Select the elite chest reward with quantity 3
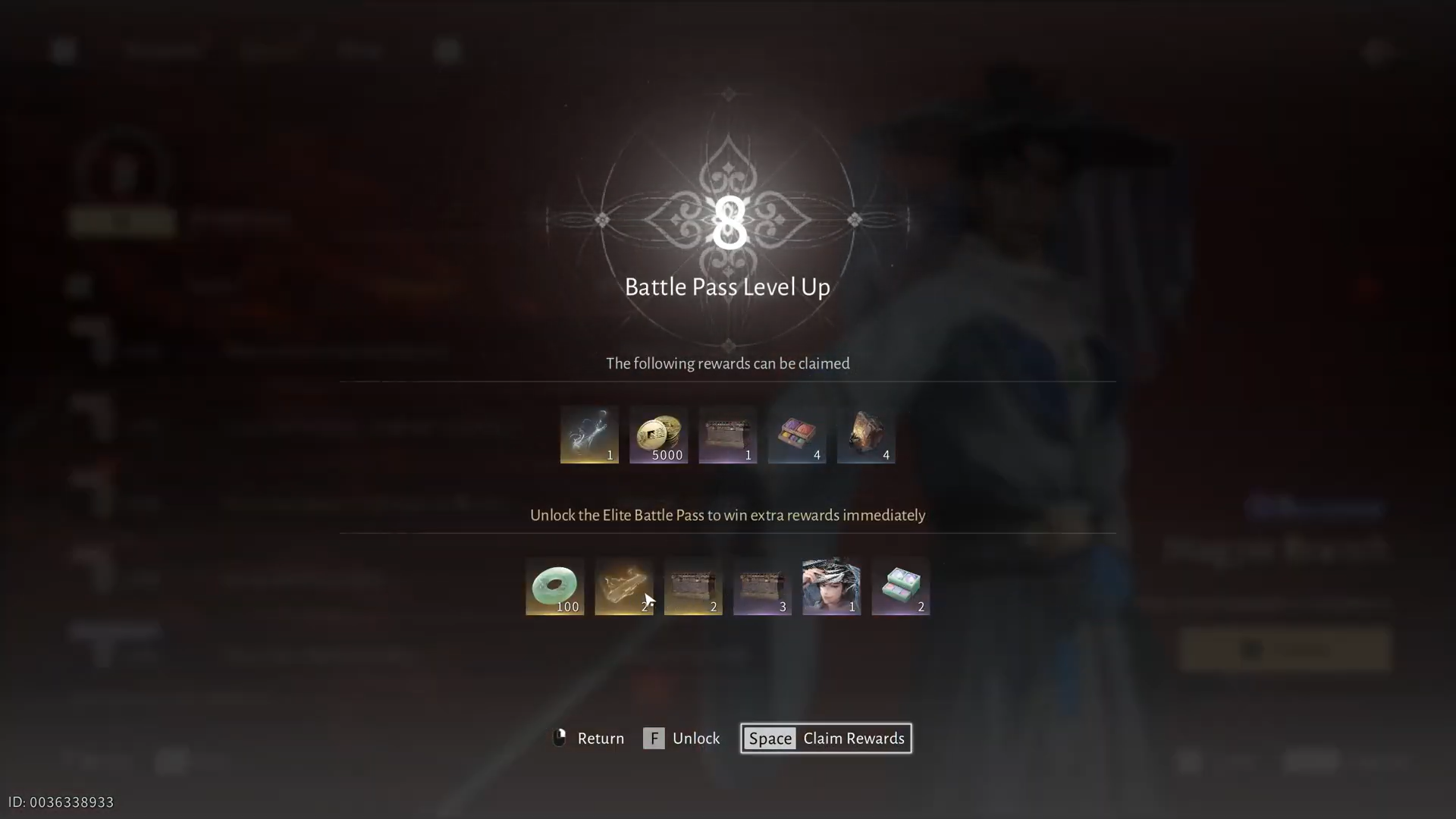 tap(762, 586)
